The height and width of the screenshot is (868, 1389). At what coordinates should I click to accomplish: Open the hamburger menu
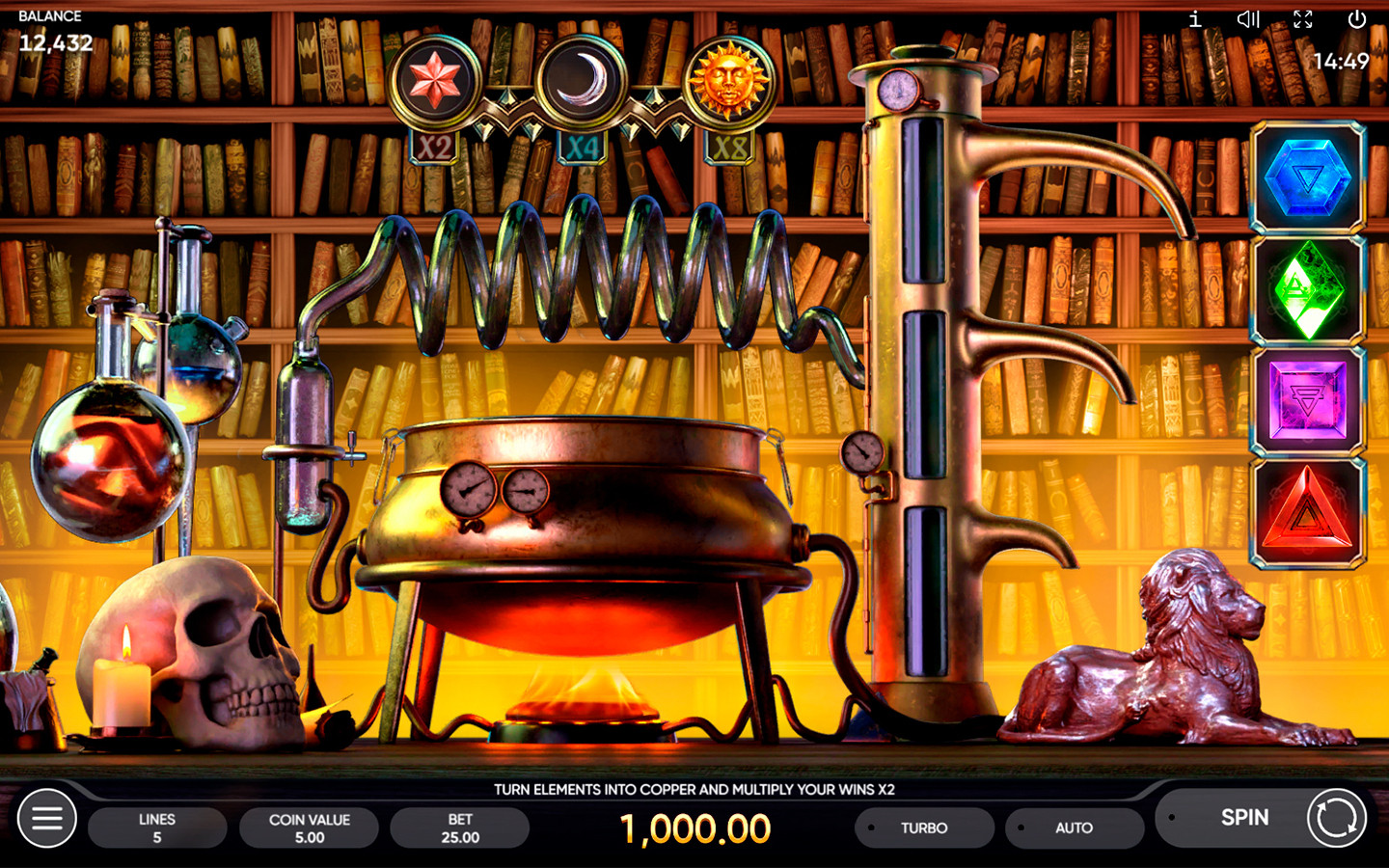(46, 819)
